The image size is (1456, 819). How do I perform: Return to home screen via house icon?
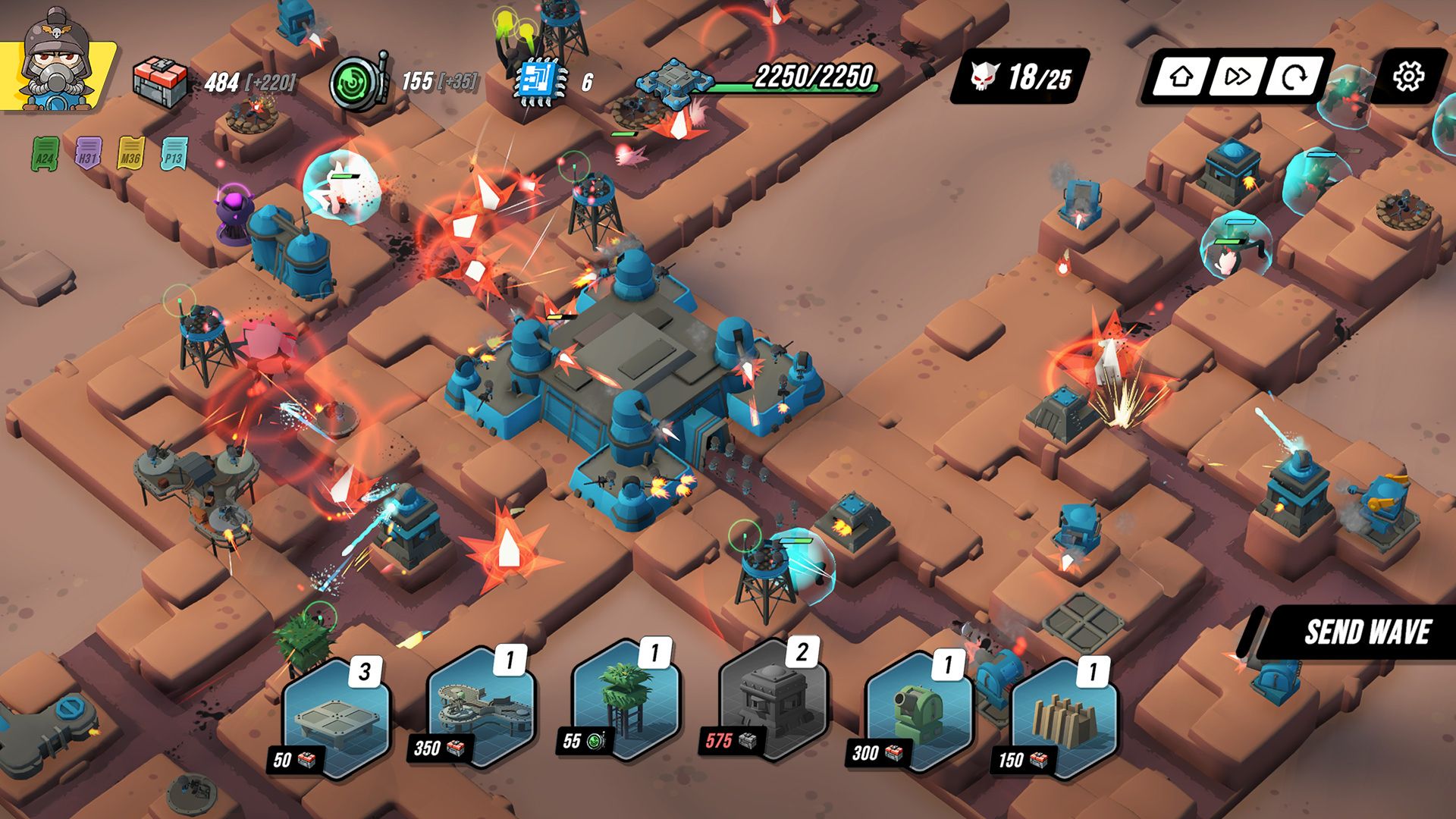pyautogui.click(x=1181, y=76)
